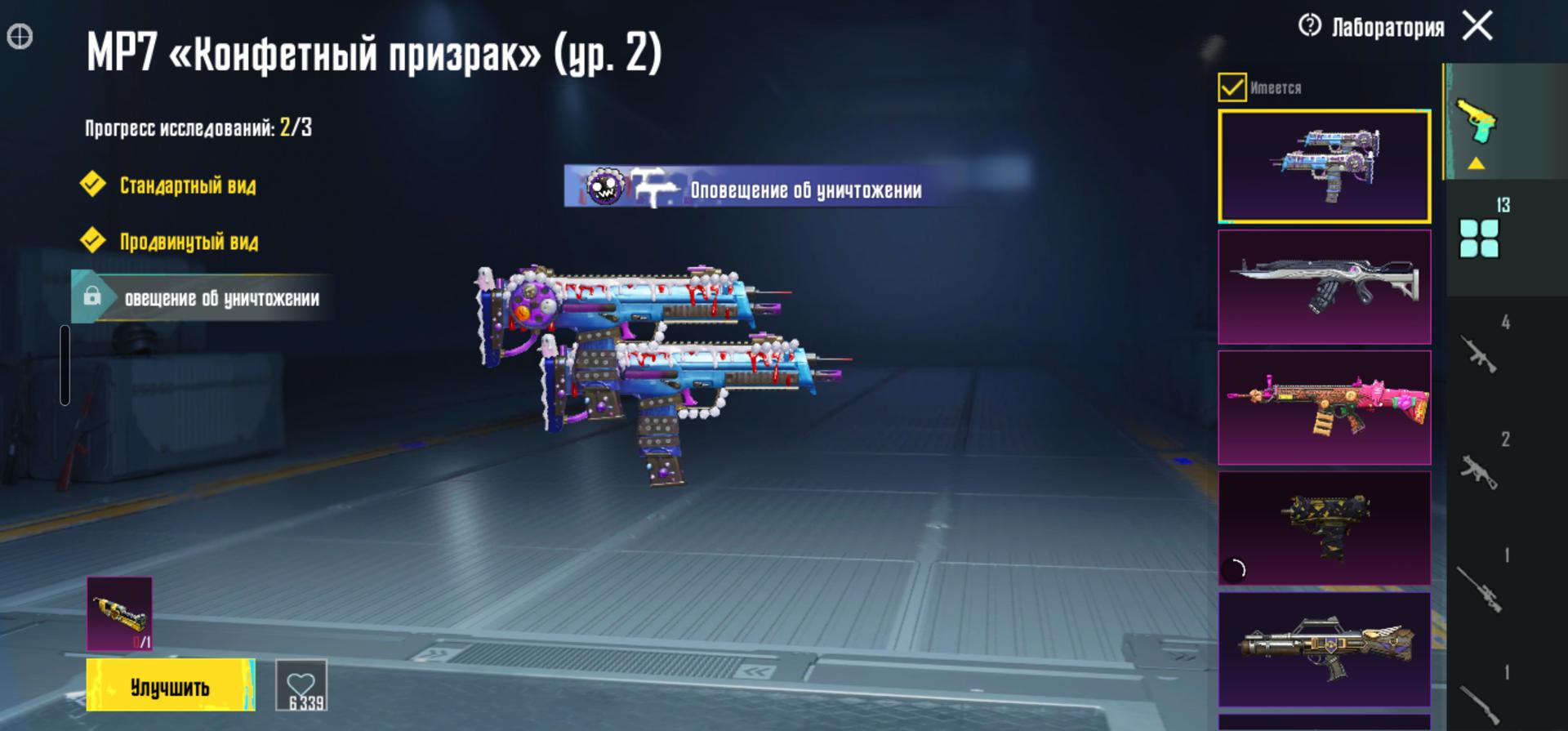Viewport: 1568px width, 731px height.
Task: Like the skin with heart icon
Action: pos(301,685)
